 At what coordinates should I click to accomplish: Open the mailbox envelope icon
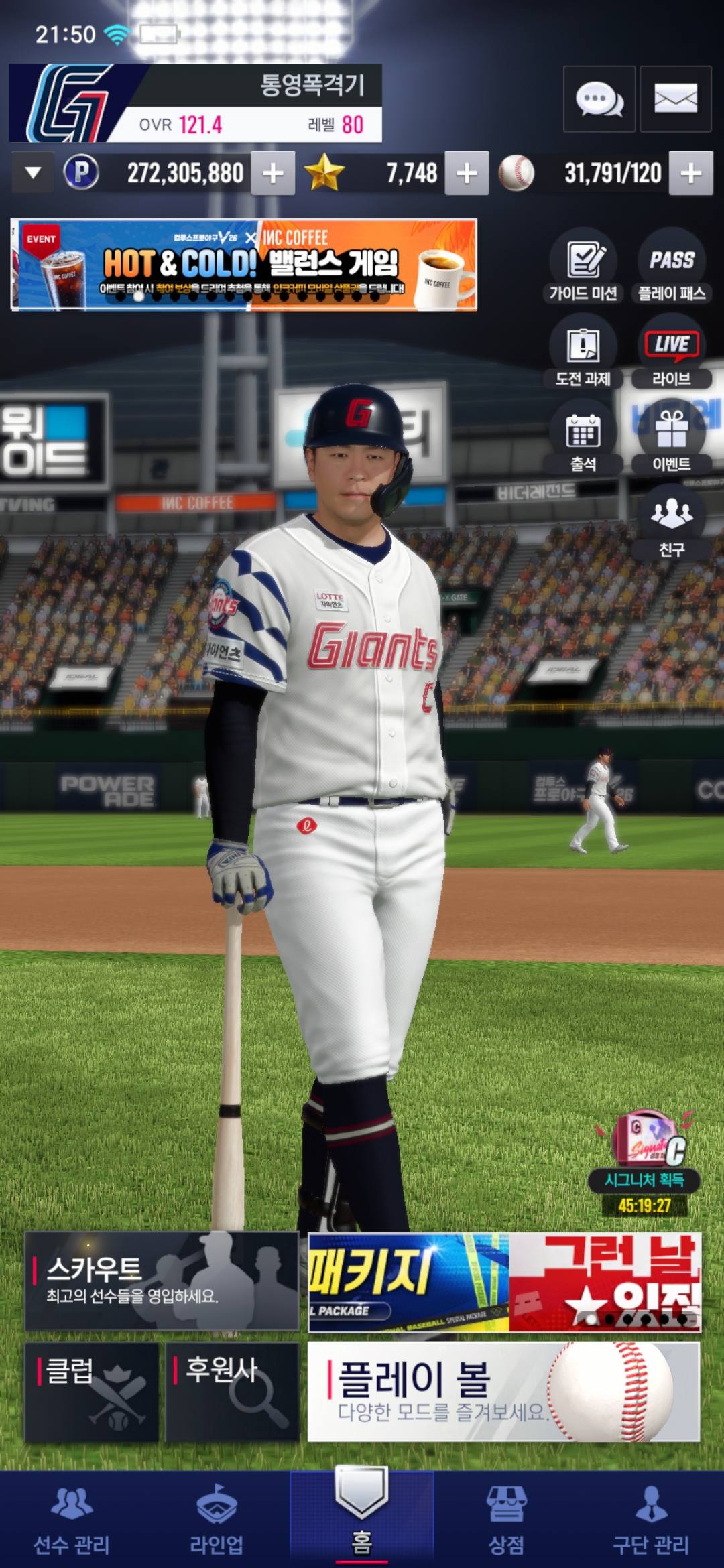675,99
